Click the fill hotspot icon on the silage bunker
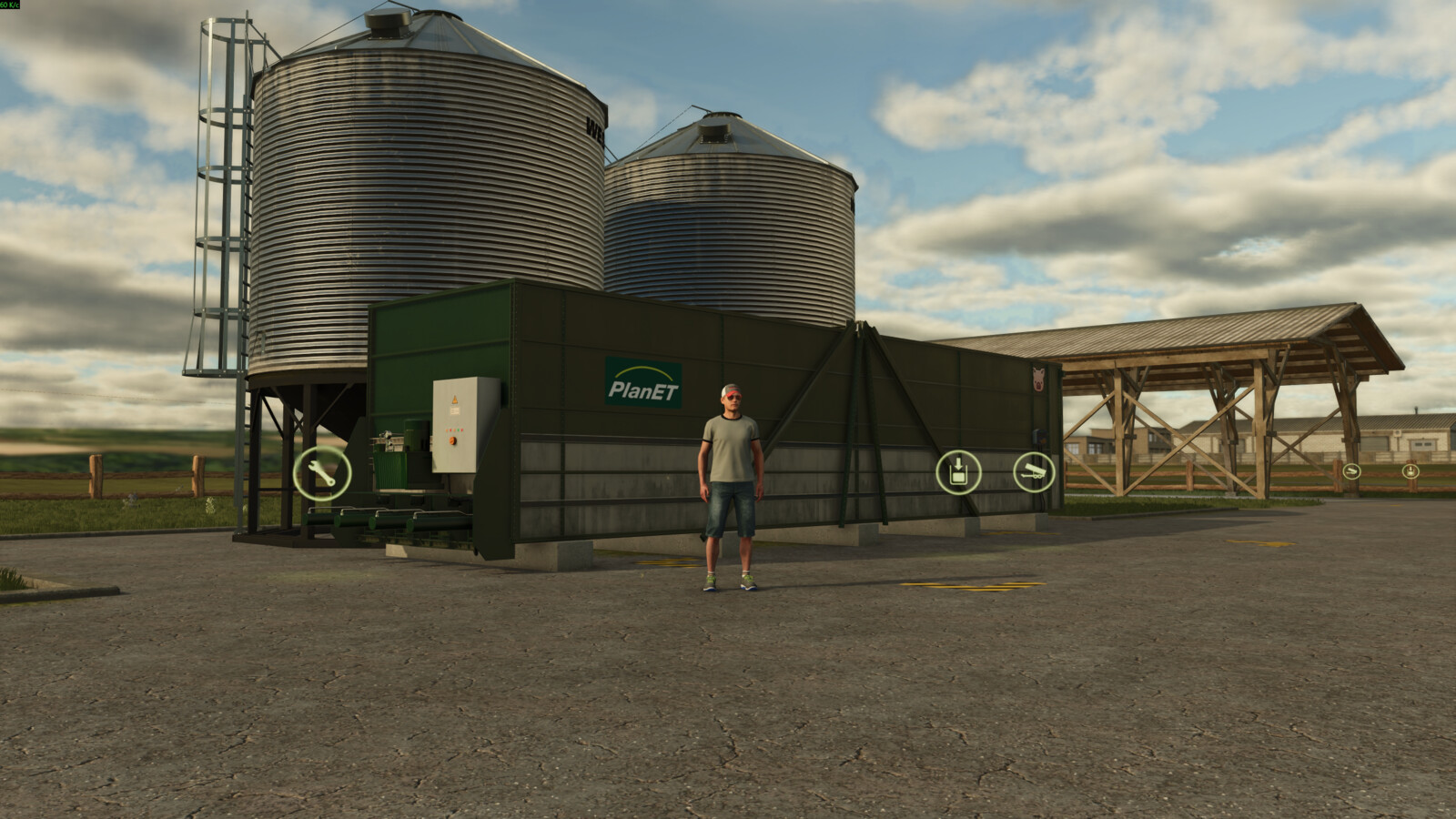Screen dimensions: 1456x819 click(x=961, y=470)
